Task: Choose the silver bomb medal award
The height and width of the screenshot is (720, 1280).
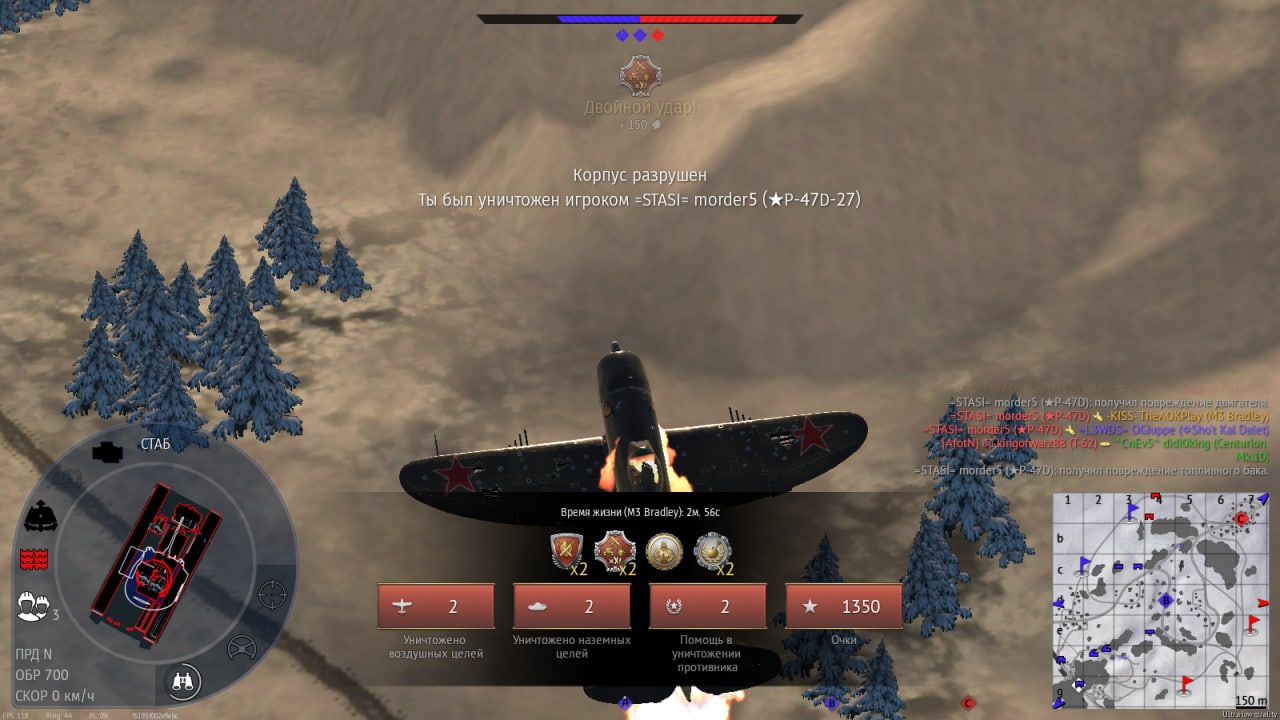Action: (712, 550)
